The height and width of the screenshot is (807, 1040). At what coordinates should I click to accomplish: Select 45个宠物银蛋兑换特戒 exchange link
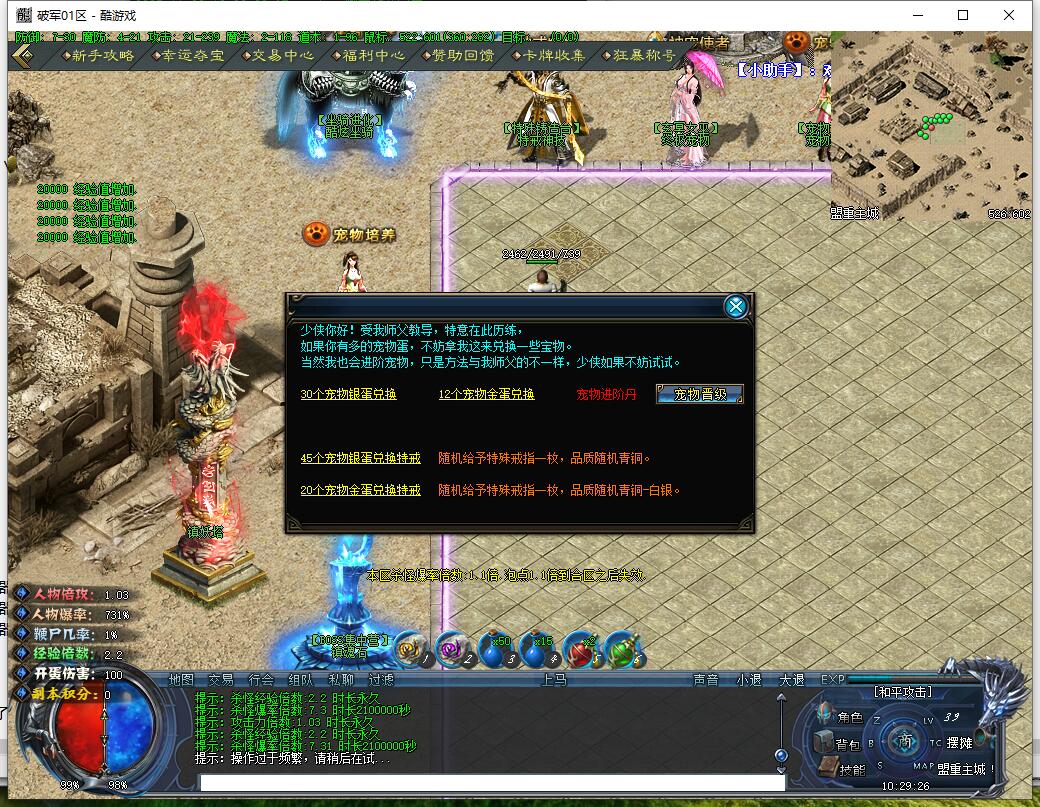tap(360, 459)
